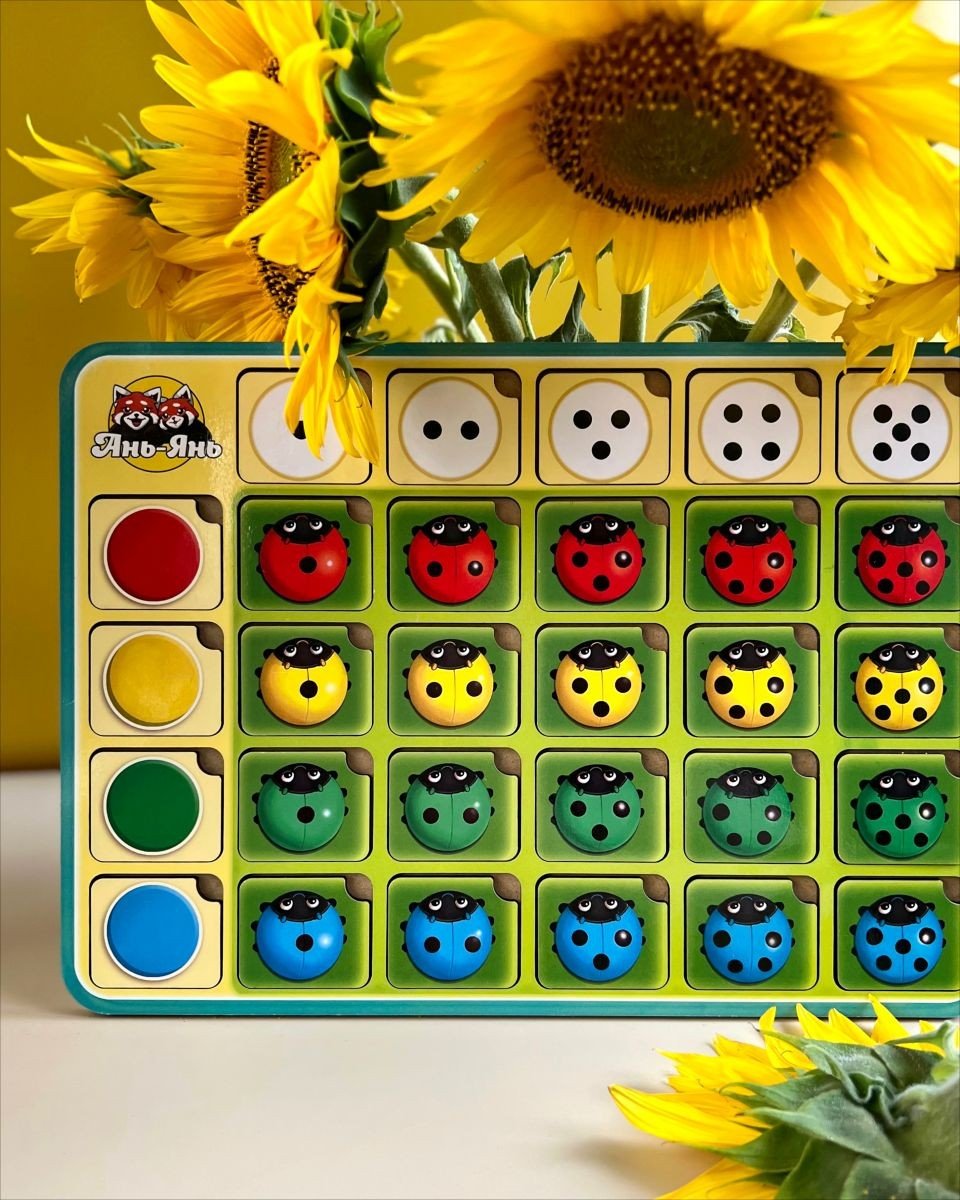This screenshot has width=960, height=1200.
Task: Click the two-dot dice tile
Action: (x=451, y=429)
